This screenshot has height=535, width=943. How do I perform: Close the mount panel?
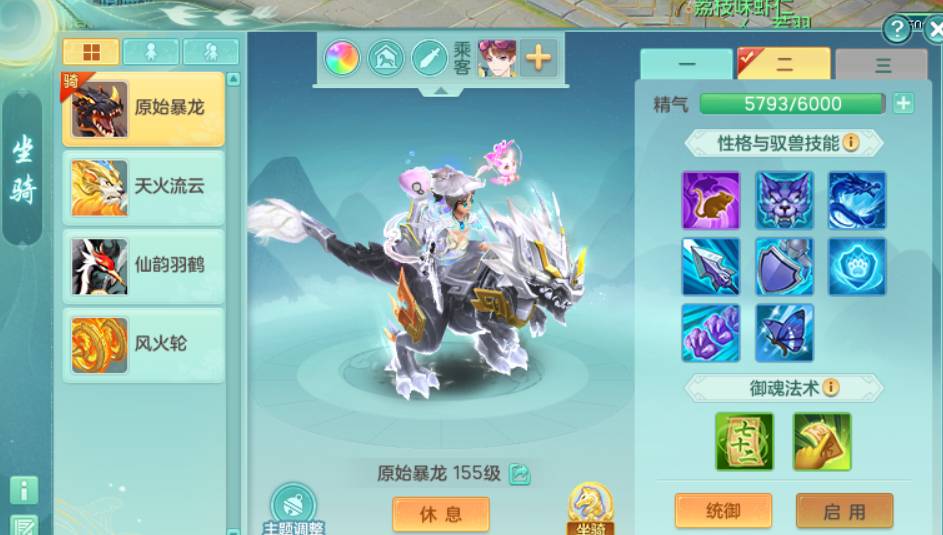click(934, 30)
